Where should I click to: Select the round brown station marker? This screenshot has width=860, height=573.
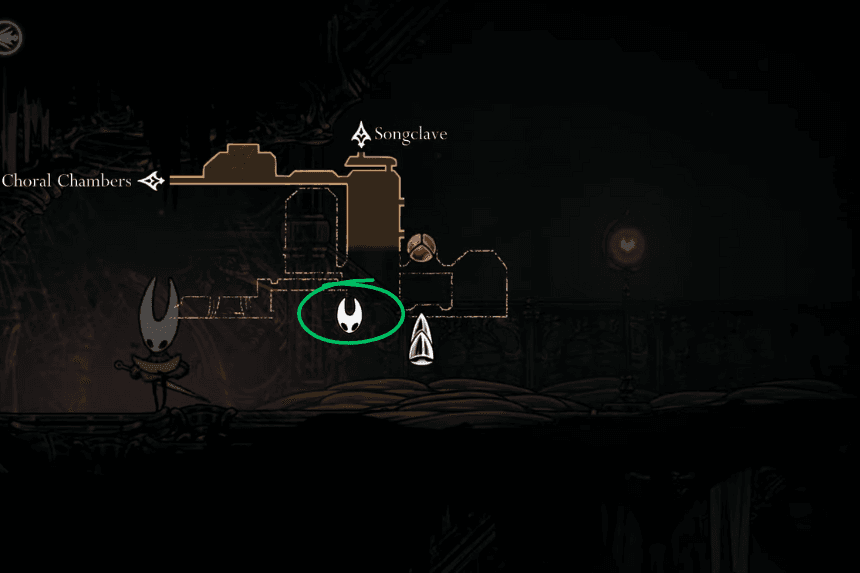(x=419, y=246)
